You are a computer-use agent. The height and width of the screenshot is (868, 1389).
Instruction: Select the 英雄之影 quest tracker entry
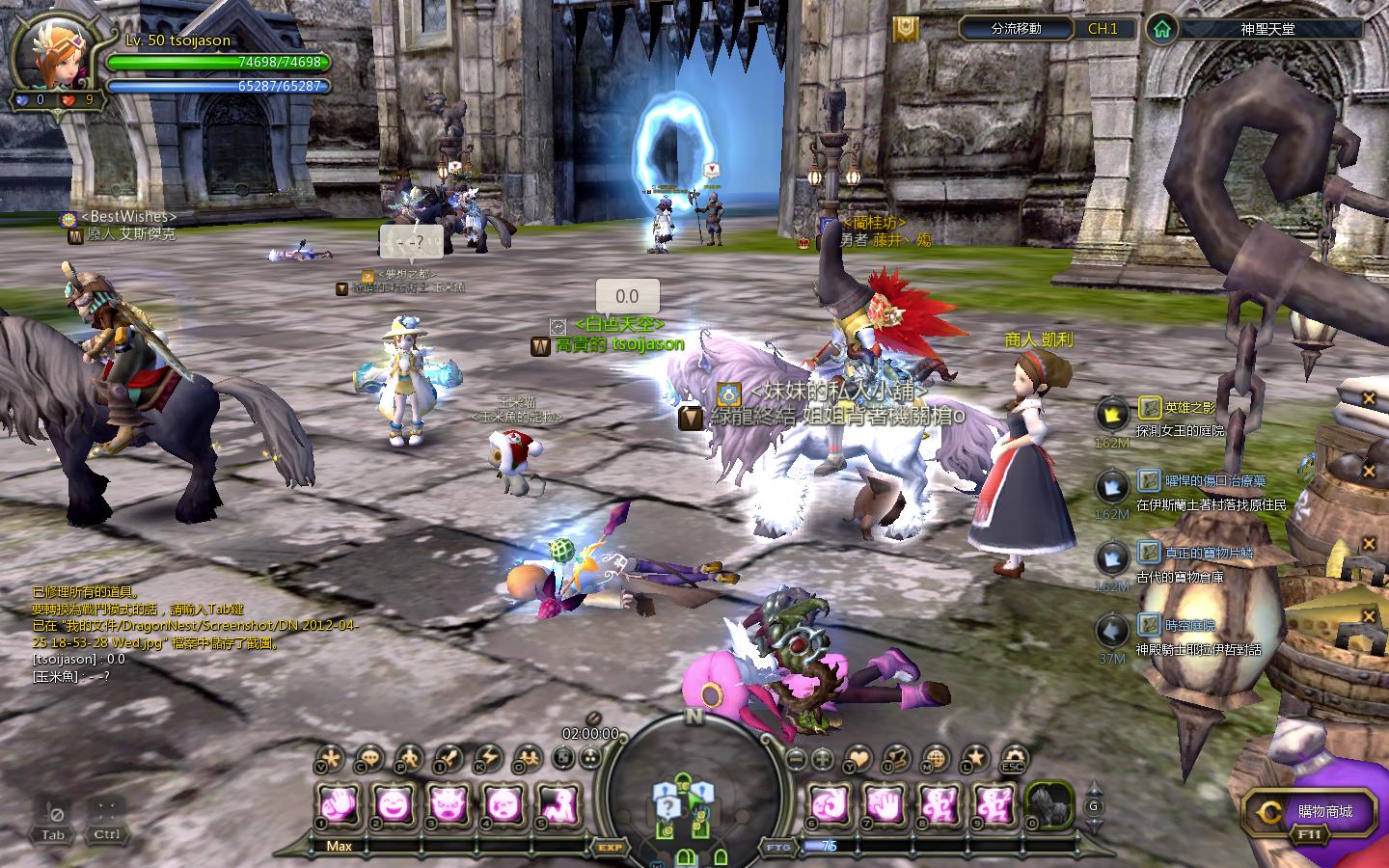1190,407
